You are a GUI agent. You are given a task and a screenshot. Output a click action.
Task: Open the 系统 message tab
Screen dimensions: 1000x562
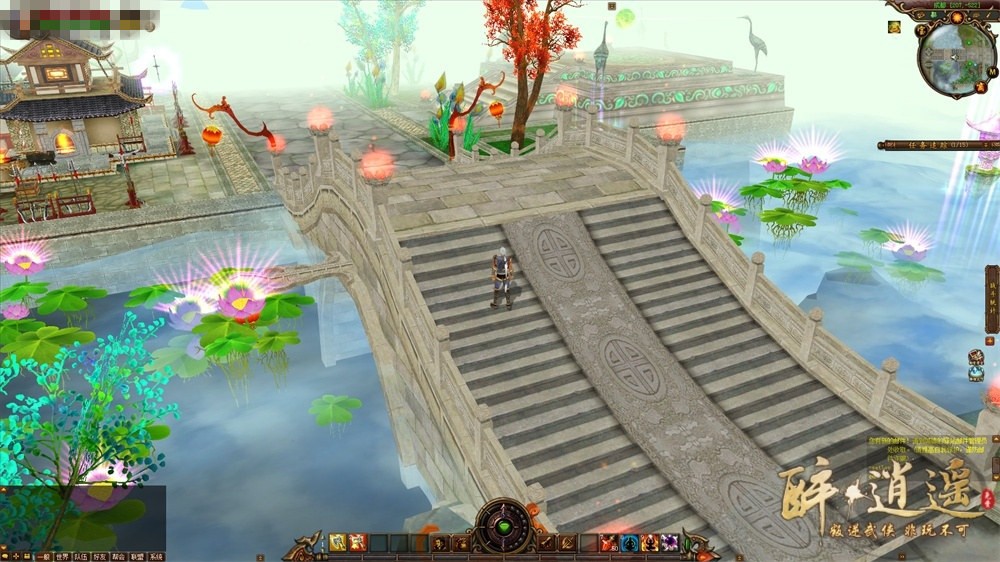pyautogui.click(x=156, y=556)
